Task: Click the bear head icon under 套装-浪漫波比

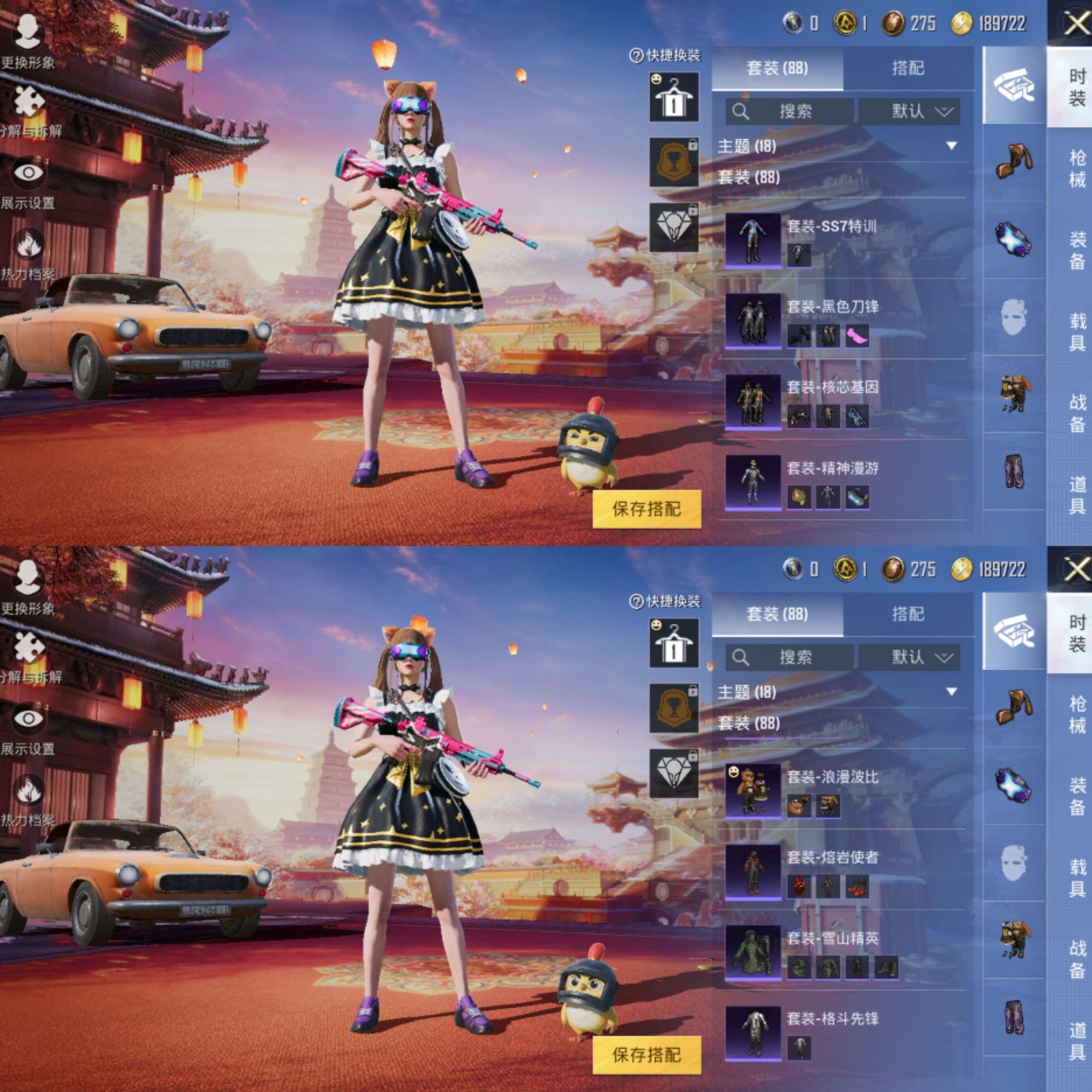Action: point(799,806)
